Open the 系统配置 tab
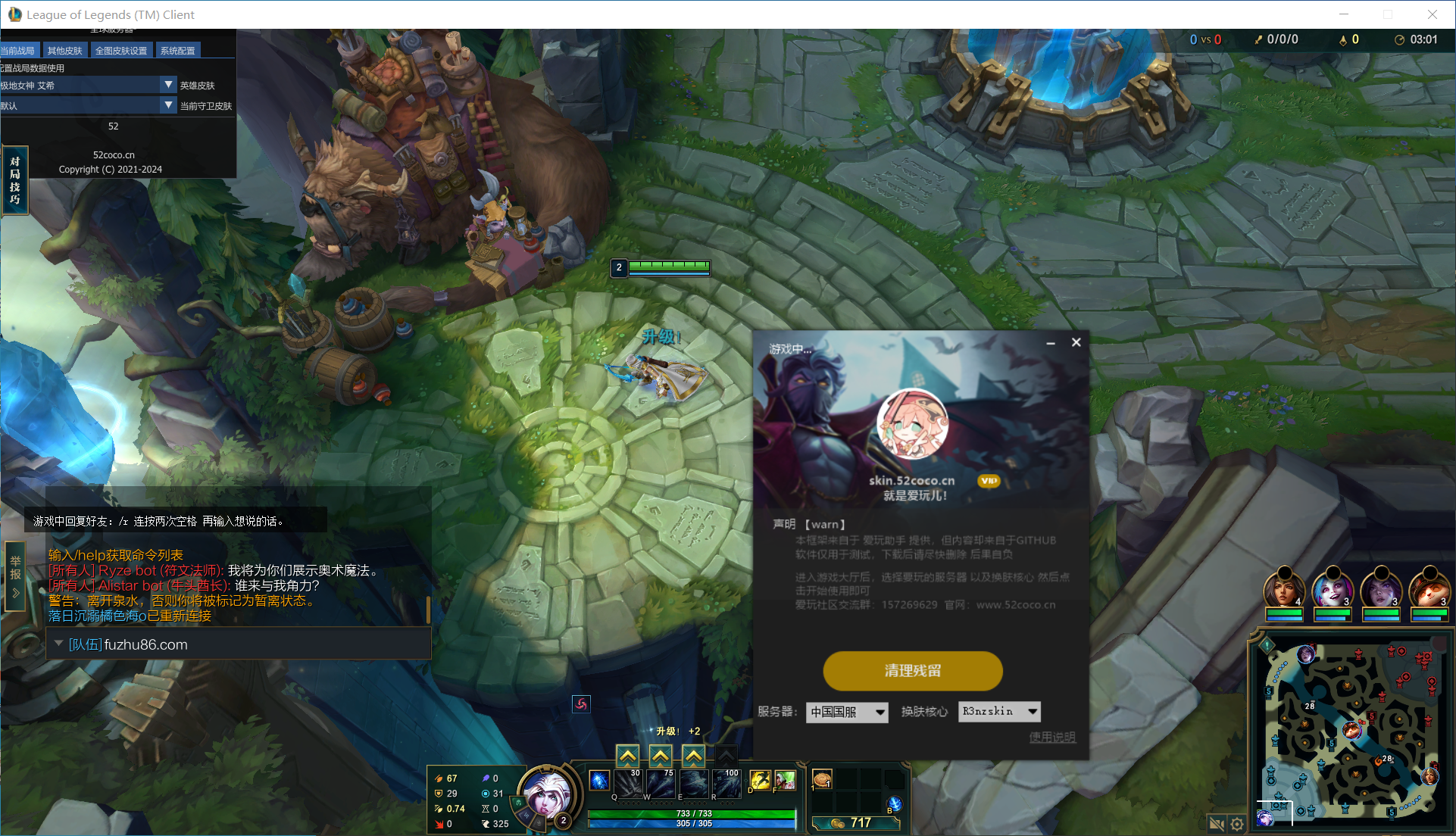Viewport: 1456px width, 836px height. point(177,51)
